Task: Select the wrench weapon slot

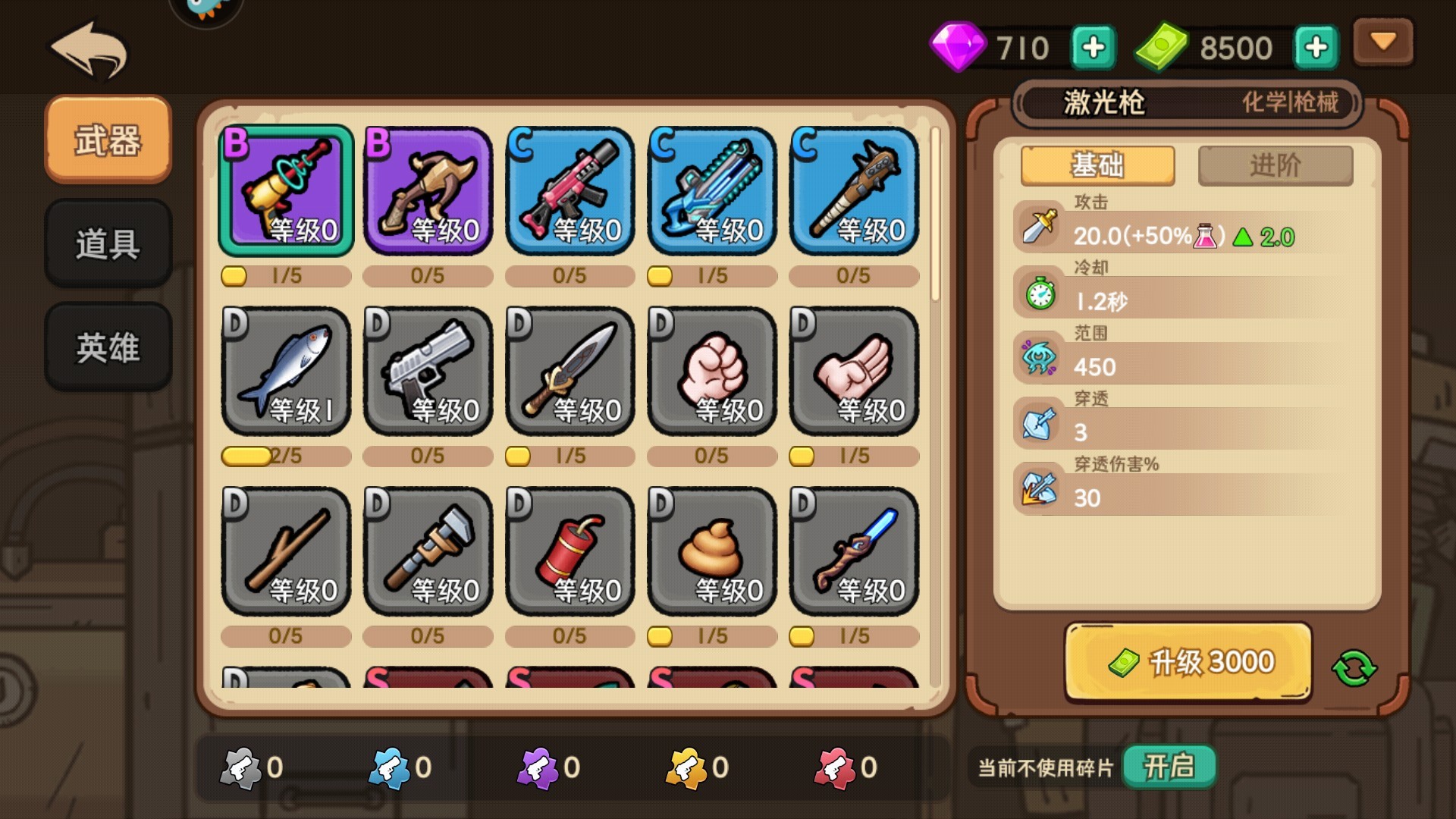Action: (x=428, y=551)
